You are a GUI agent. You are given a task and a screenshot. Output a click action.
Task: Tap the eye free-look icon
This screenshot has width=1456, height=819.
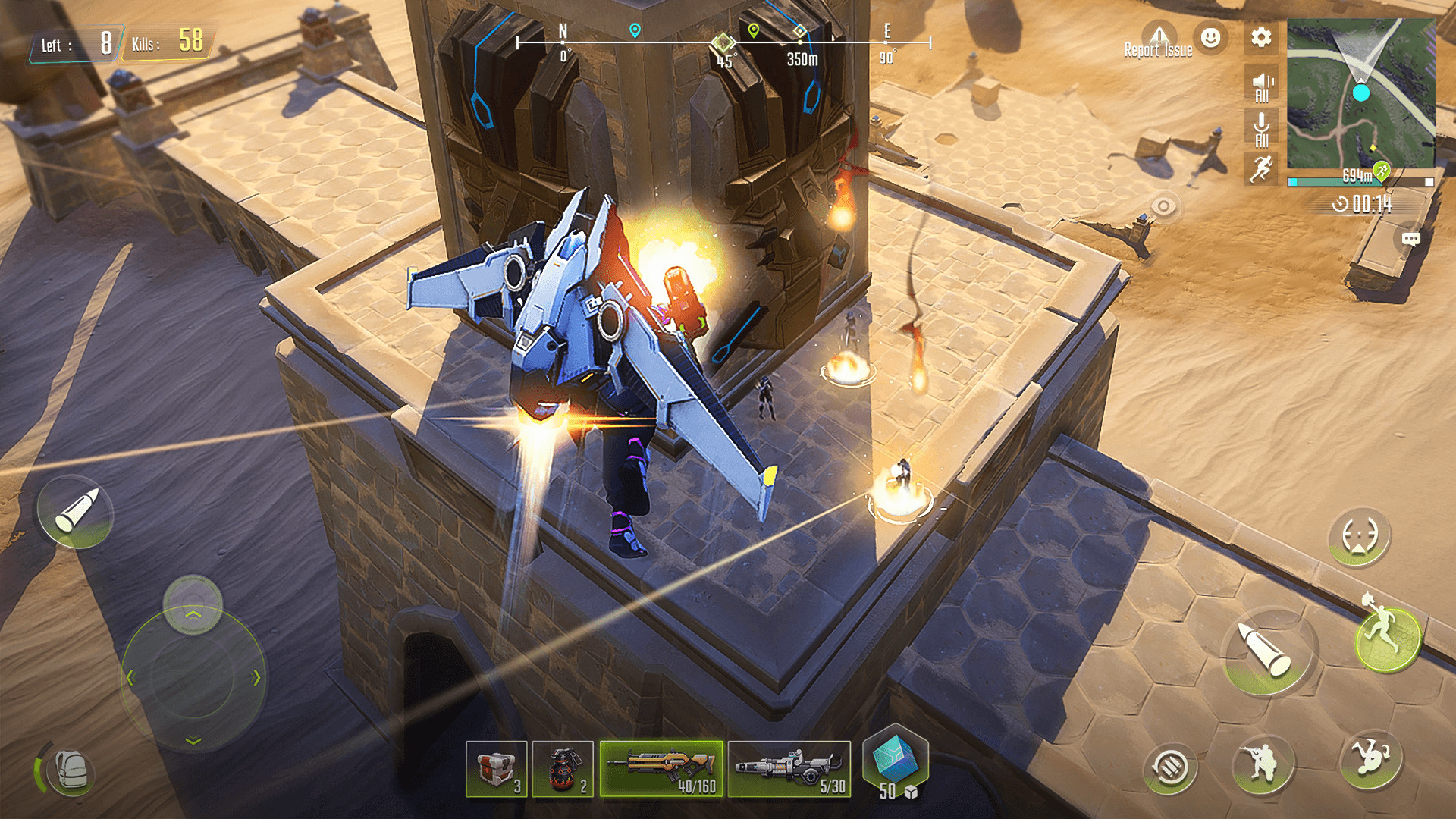pos(1163,206)
